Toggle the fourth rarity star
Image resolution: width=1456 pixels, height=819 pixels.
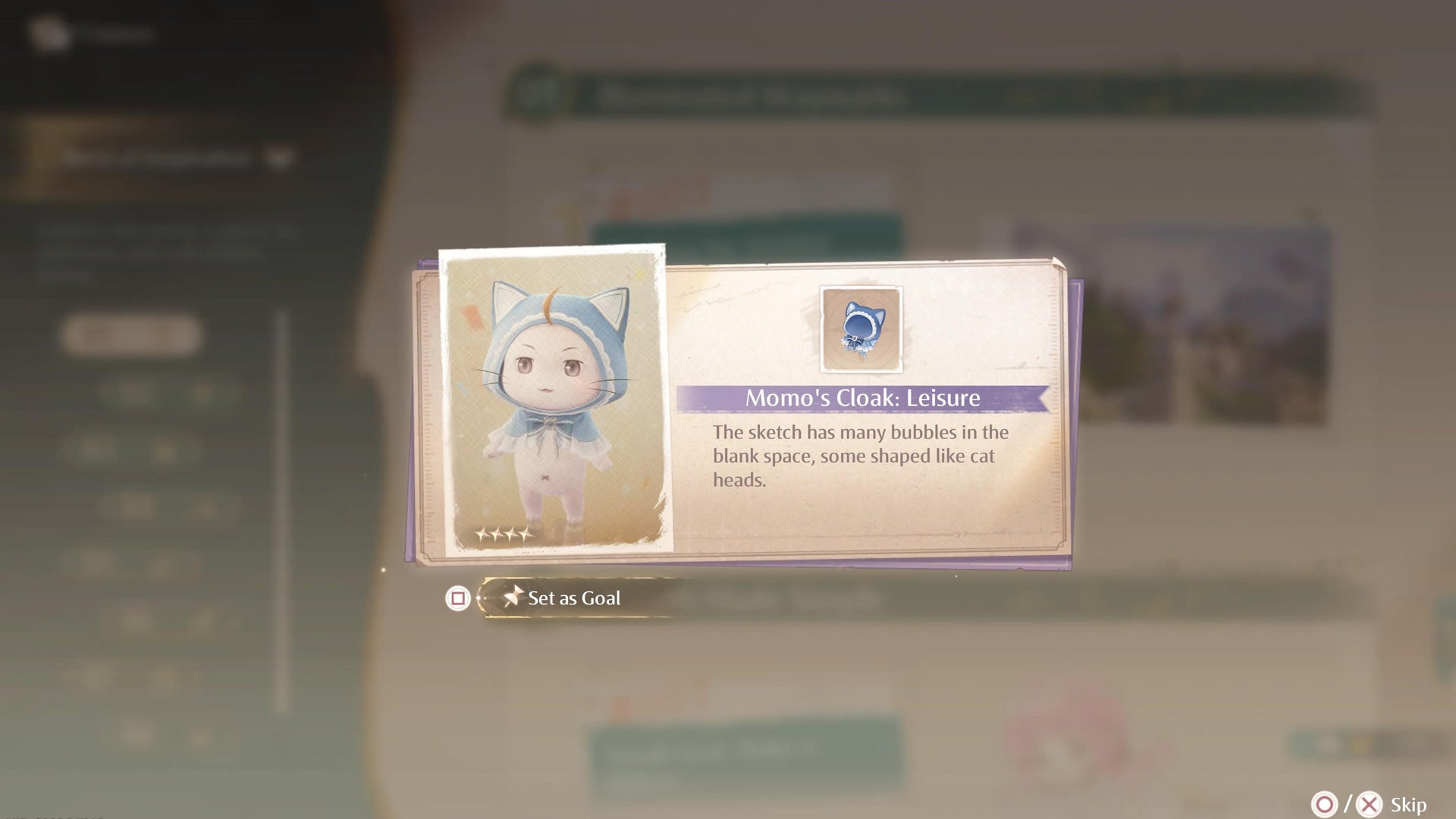point(528,533)
